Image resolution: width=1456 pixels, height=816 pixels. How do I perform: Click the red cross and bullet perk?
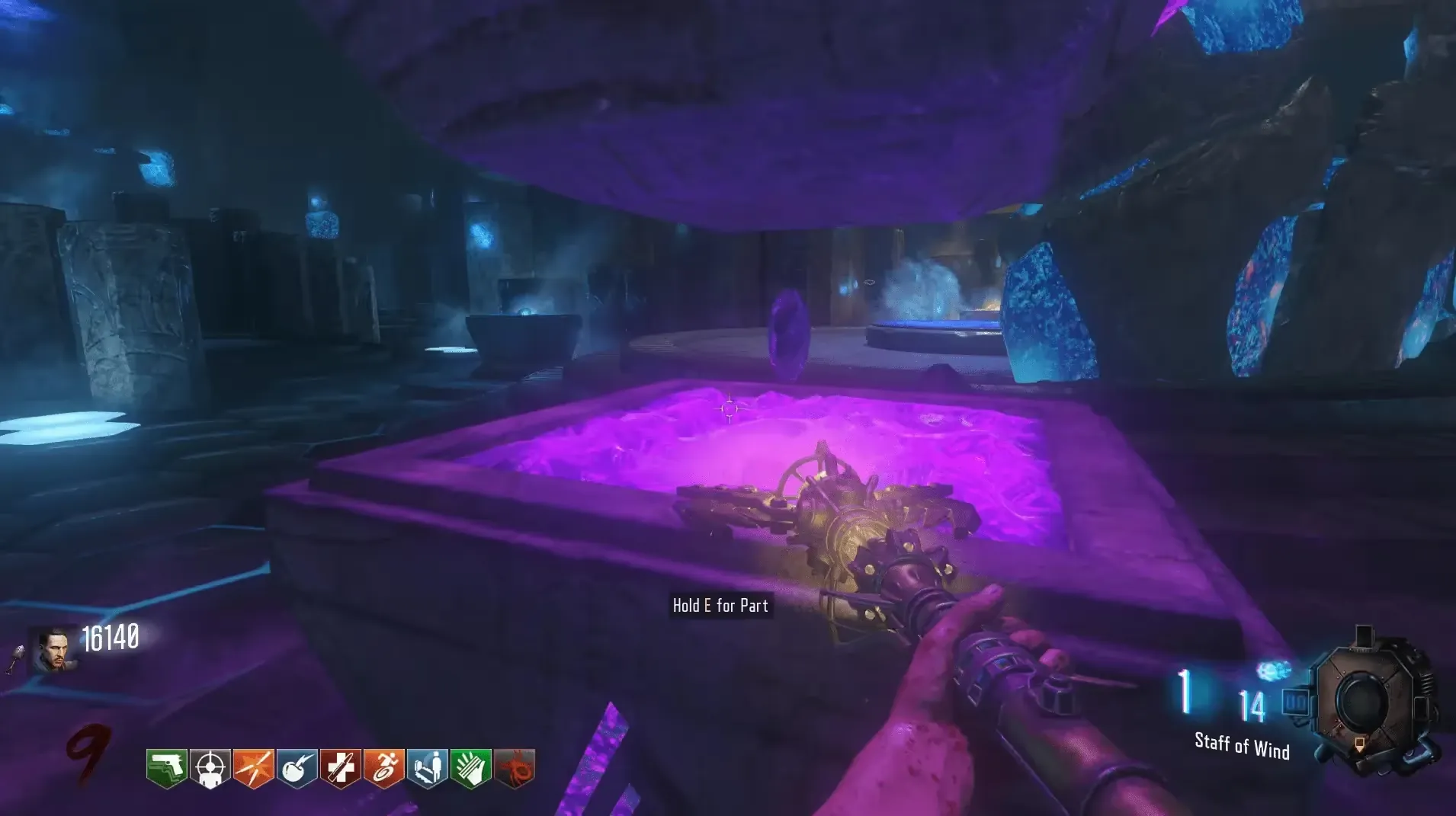340,768
